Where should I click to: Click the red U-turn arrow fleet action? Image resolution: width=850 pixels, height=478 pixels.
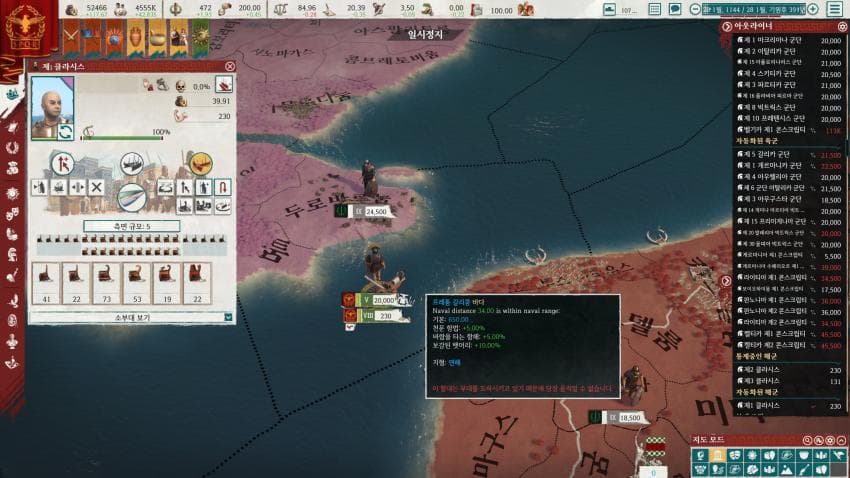(223, 187)
